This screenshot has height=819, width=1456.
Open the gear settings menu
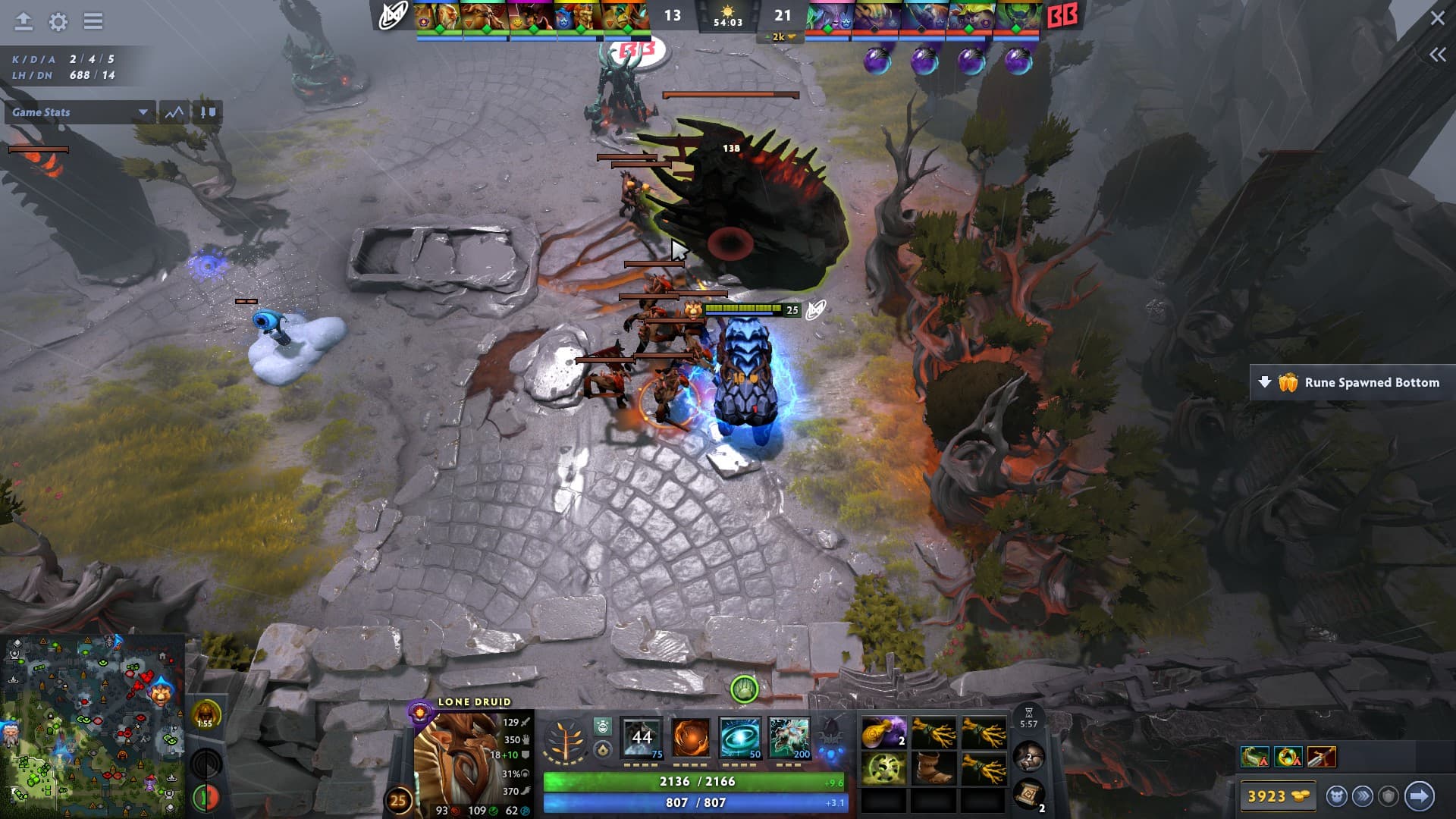coord(58,21)
